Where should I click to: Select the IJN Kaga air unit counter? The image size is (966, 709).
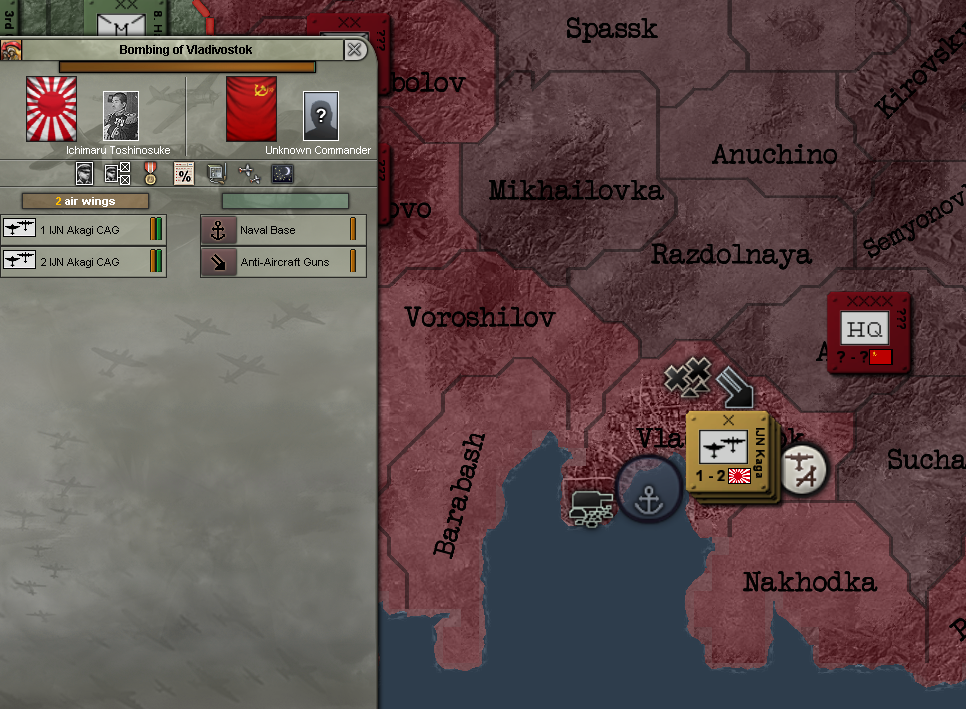[x=727, y=453]
